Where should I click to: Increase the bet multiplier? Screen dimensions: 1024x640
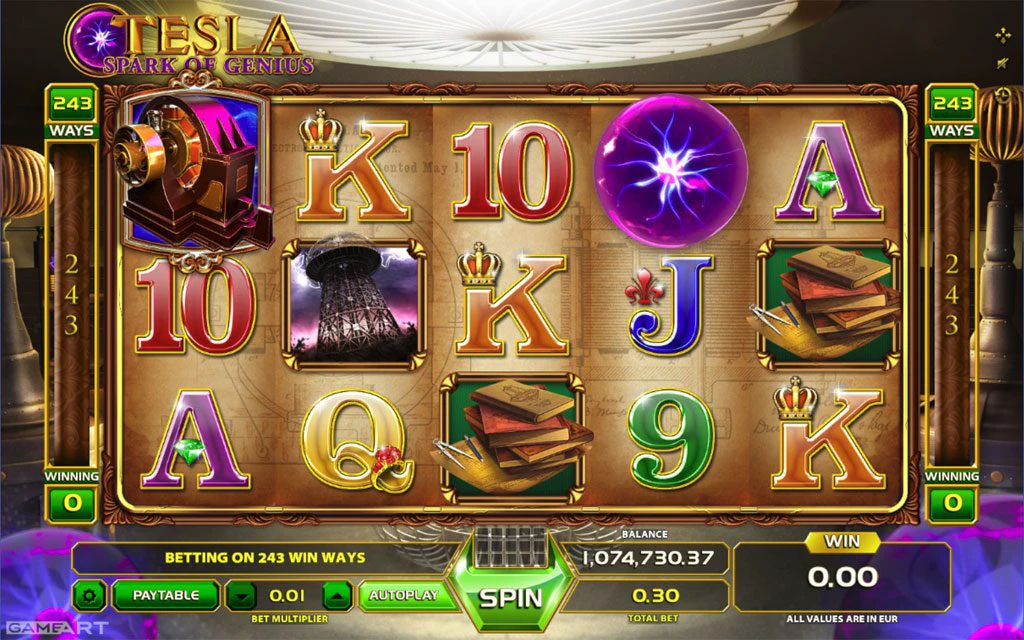pos(338,596)
